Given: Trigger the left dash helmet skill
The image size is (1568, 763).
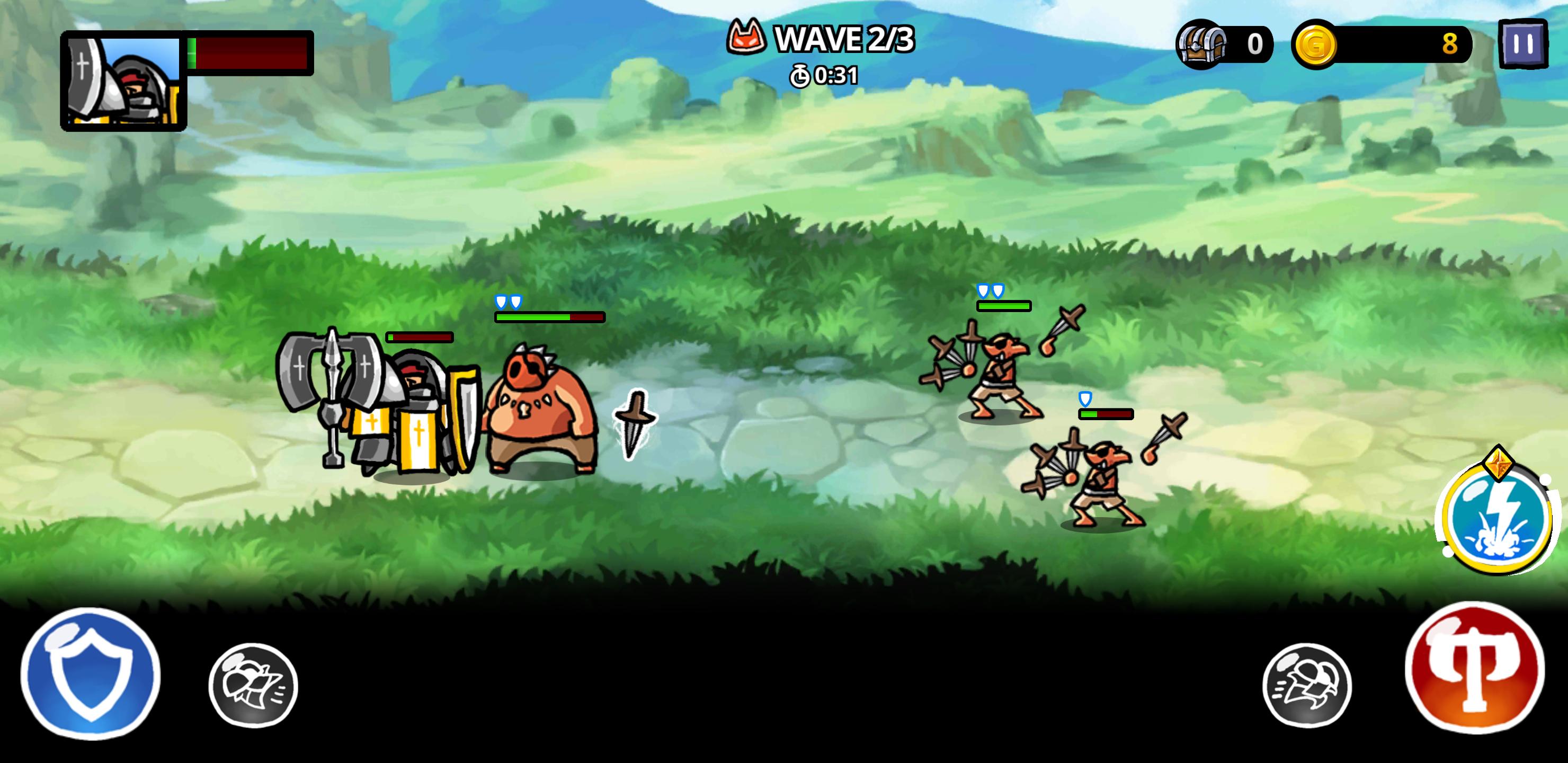Looking at the screenshot, I should tap(253, 685).
